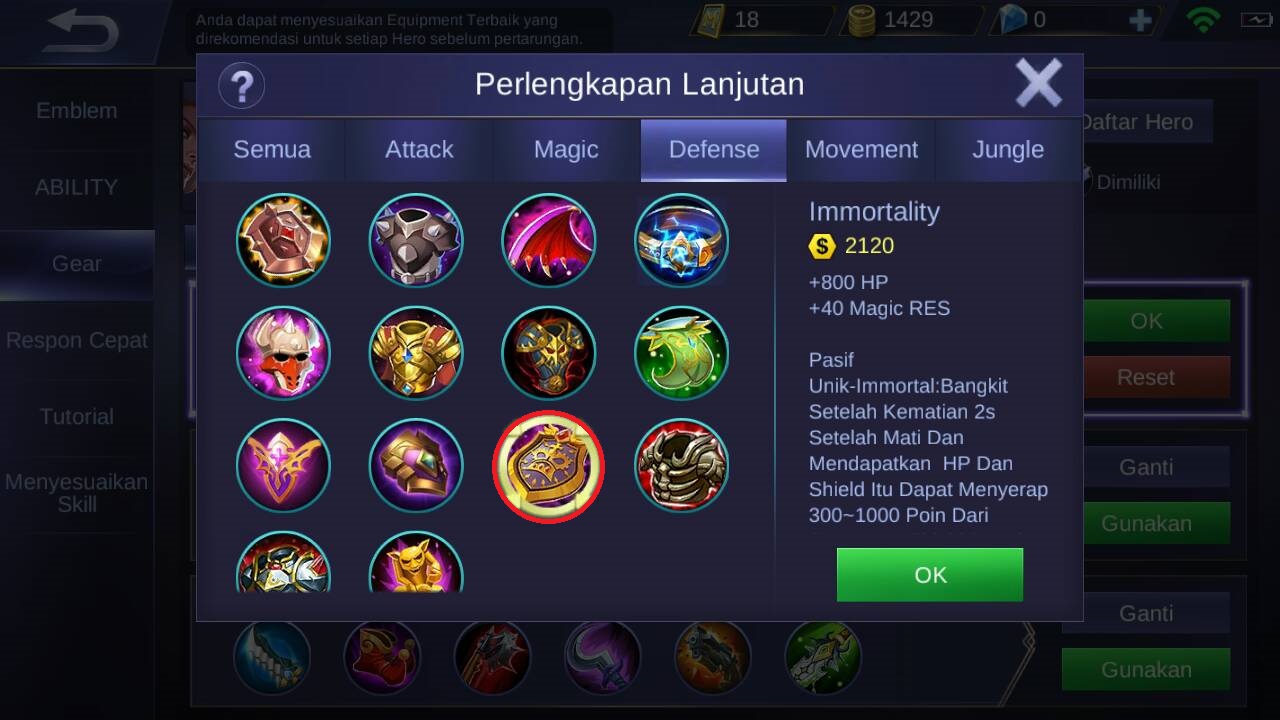This screenshot has width=1280, height=720.
Task: Select the blue lightning belt item
Action: 681,240
